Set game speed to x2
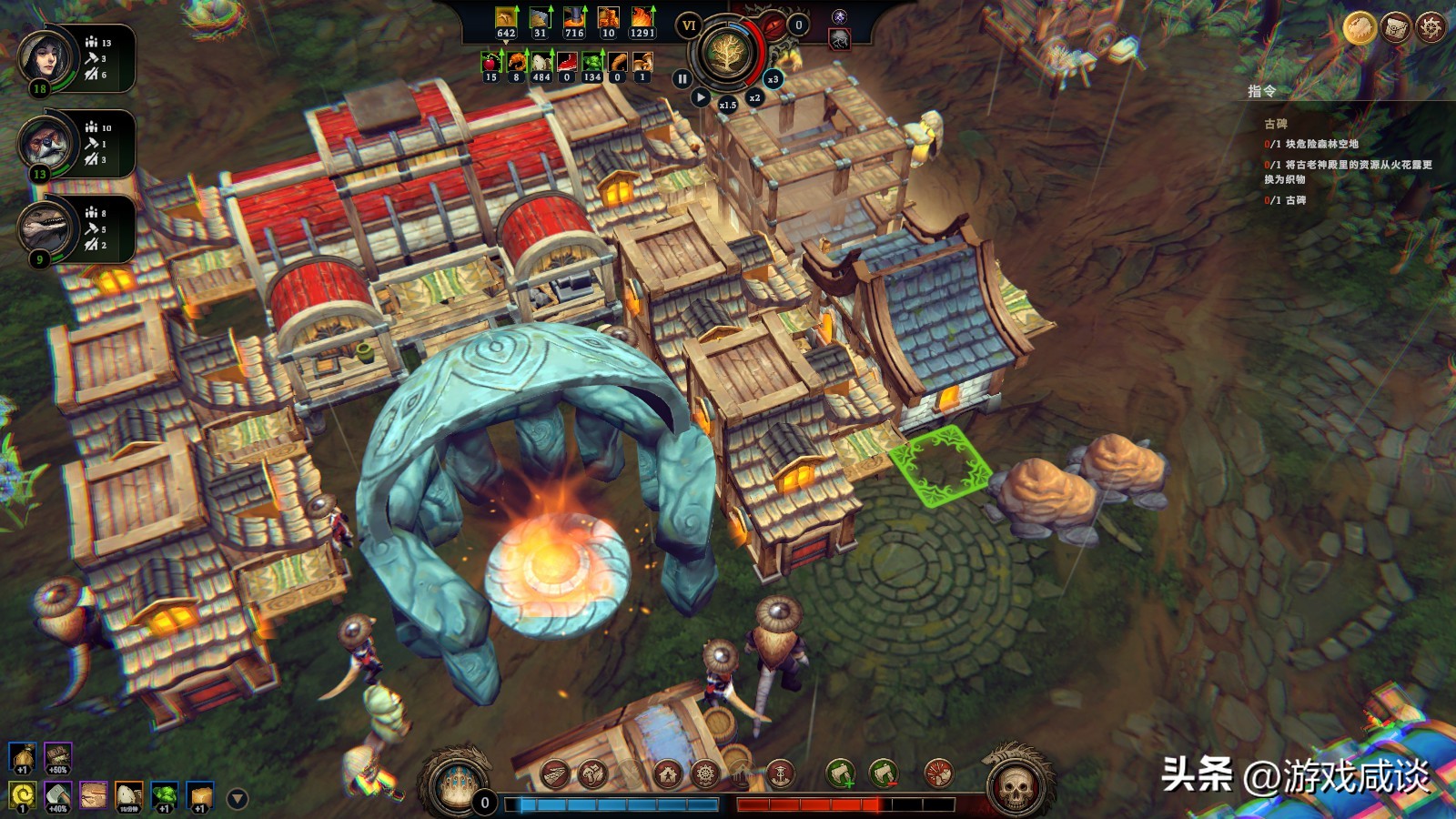Viewport: 1456px width, 819px height. pos(754,97)
